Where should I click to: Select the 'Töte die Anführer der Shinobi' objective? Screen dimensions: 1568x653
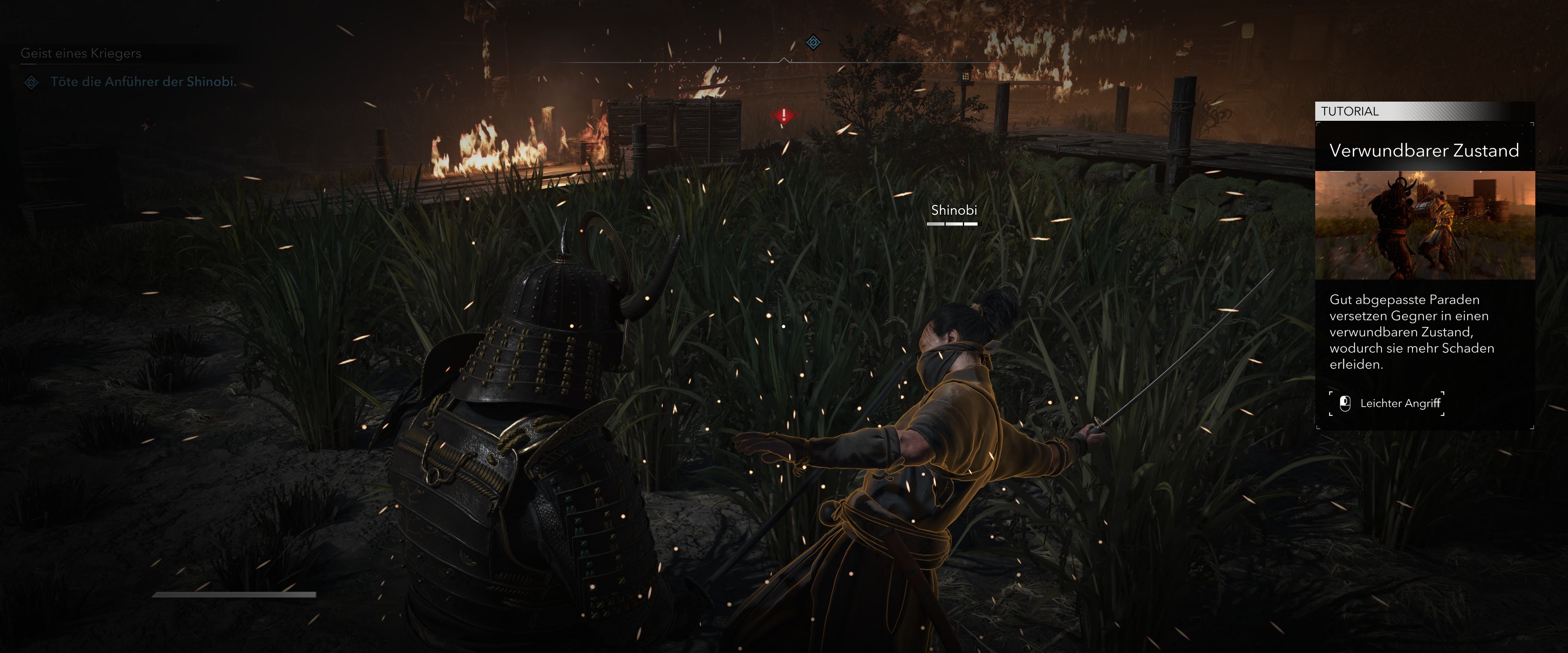point(143,82)
